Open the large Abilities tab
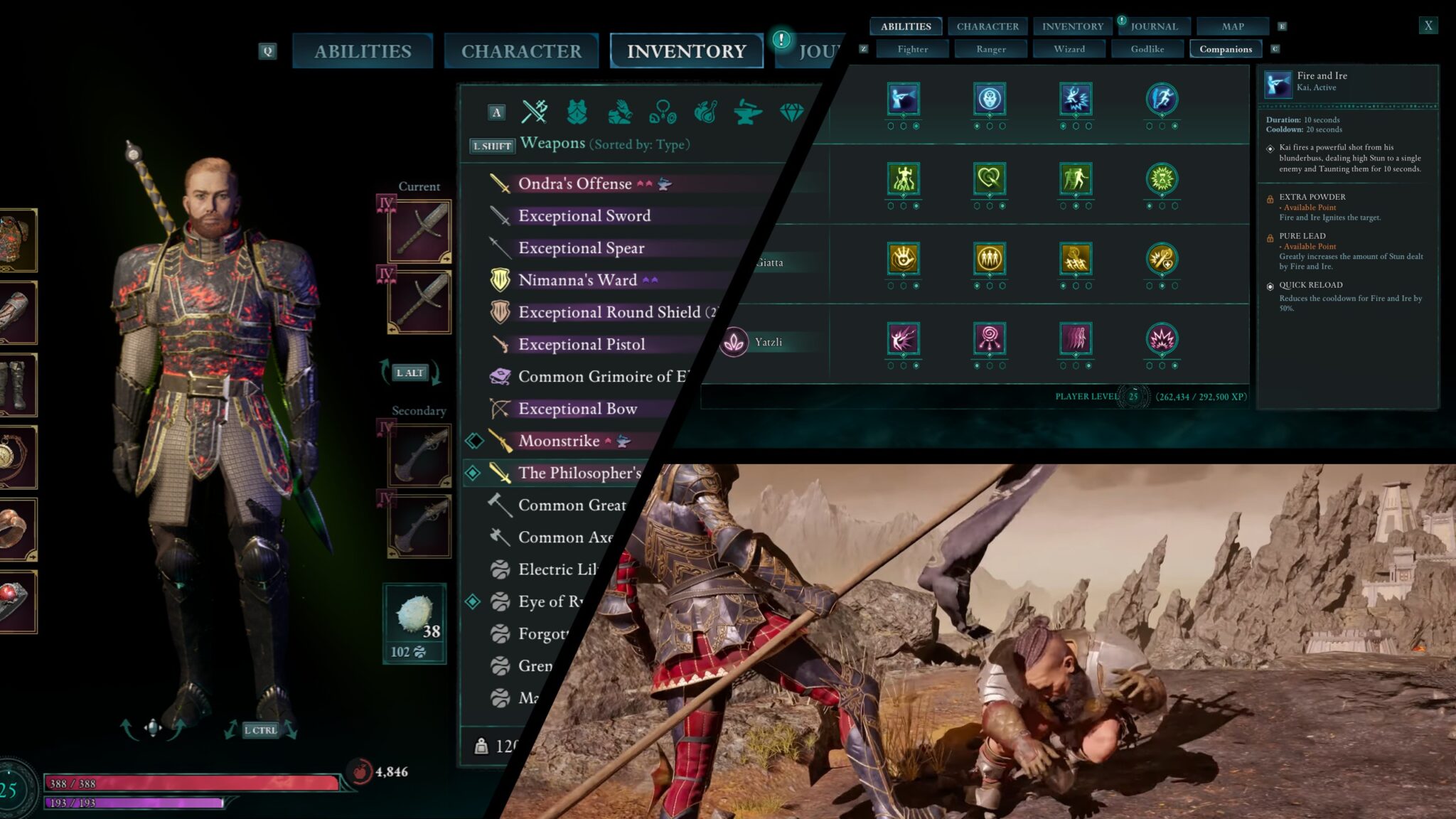Viewport: 1456px width, 819px height. 363,51
